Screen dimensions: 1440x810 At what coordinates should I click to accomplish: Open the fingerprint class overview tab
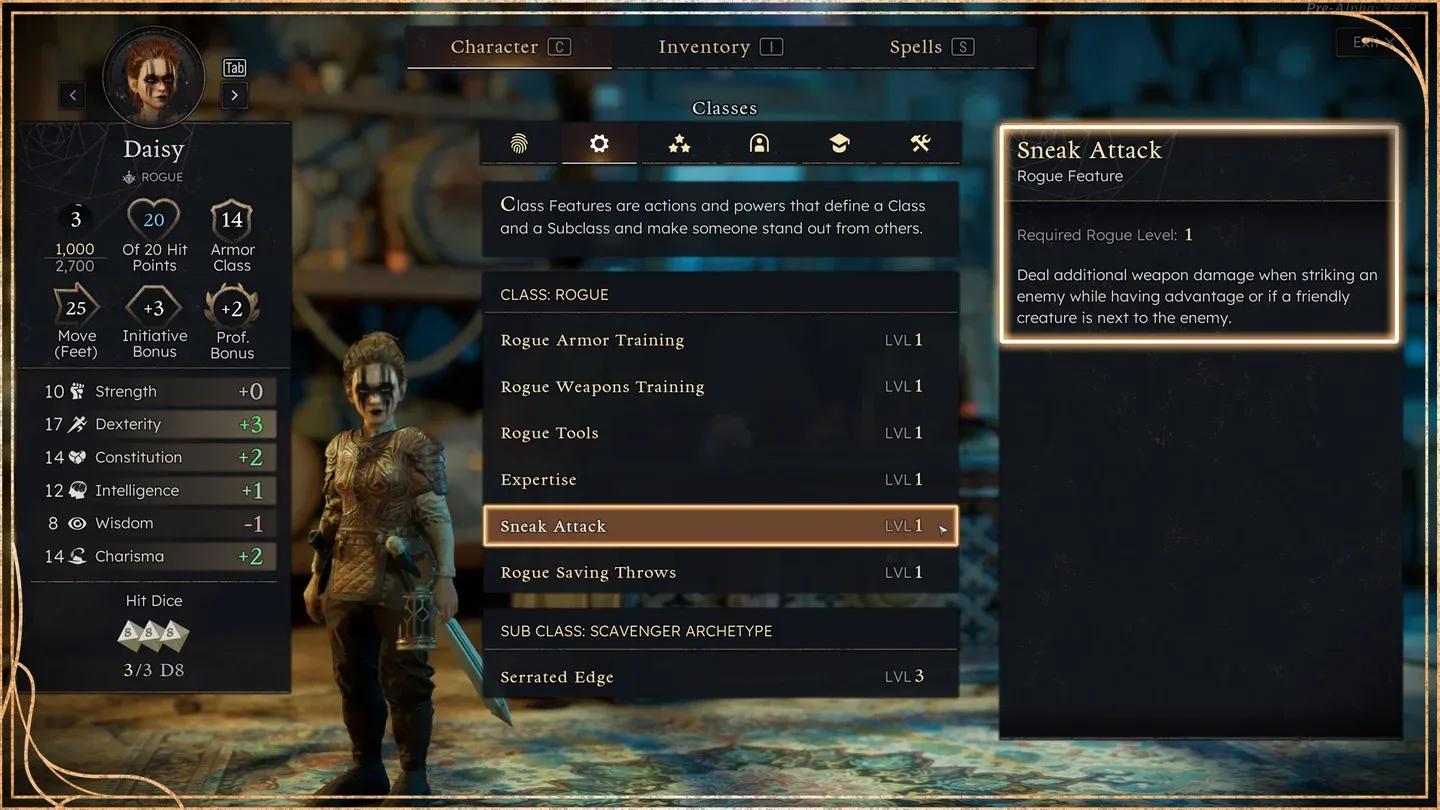[519, 143]
